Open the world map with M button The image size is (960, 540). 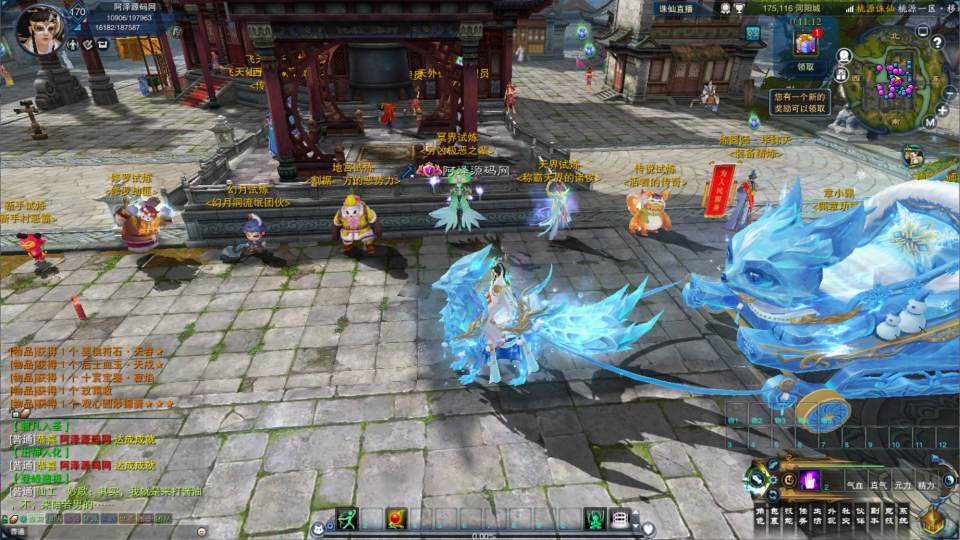(930, 122)
